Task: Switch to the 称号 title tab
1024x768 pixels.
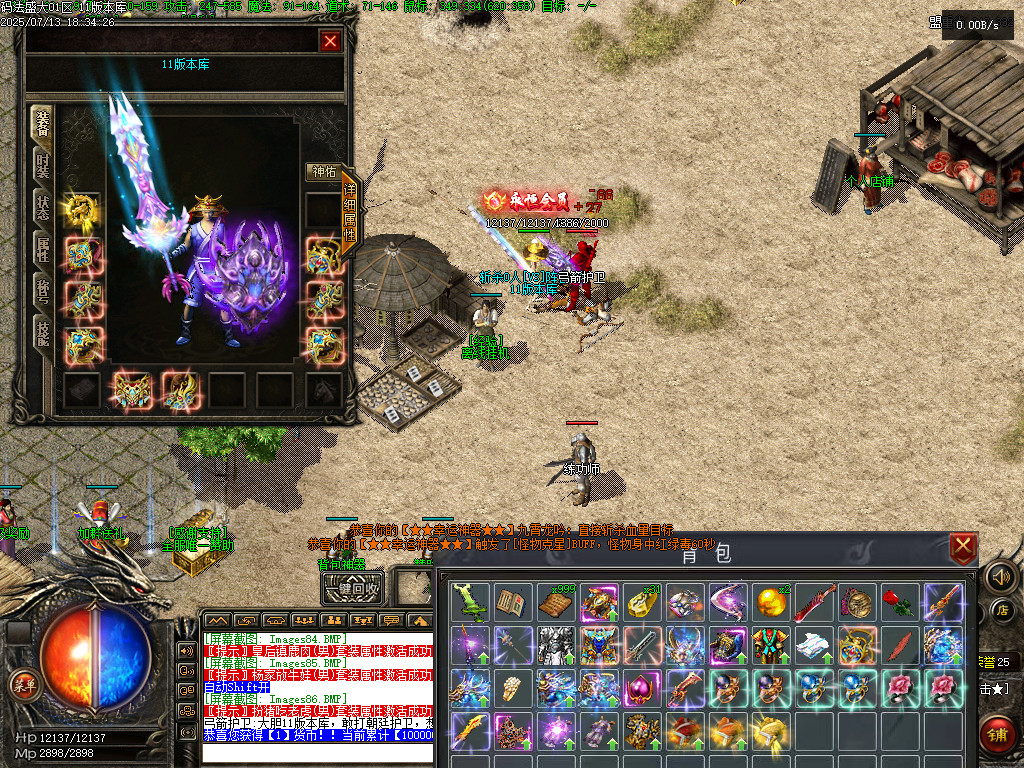Action: (43, 291)
